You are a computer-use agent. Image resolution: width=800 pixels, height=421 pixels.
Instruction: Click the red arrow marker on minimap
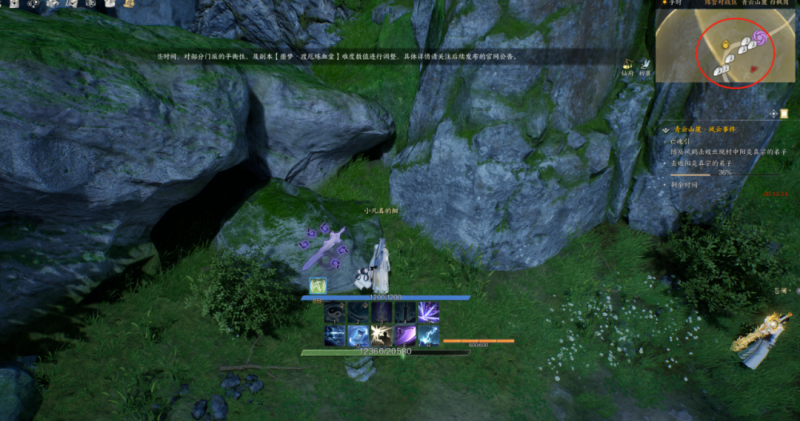click(x=753, y=70)
